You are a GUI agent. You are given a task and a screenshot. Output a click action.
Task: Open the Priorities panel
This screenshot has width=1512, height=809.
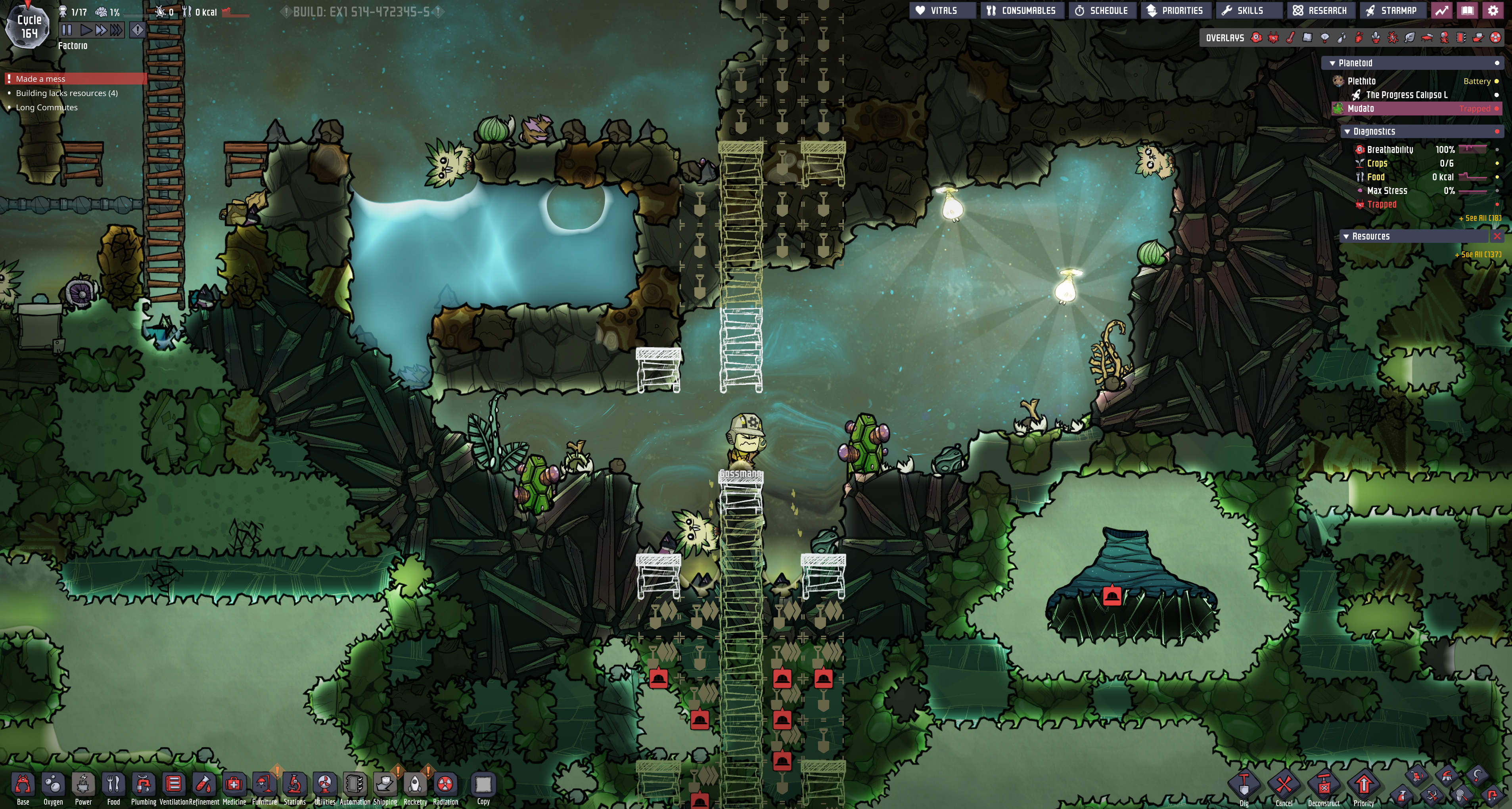1175,11
